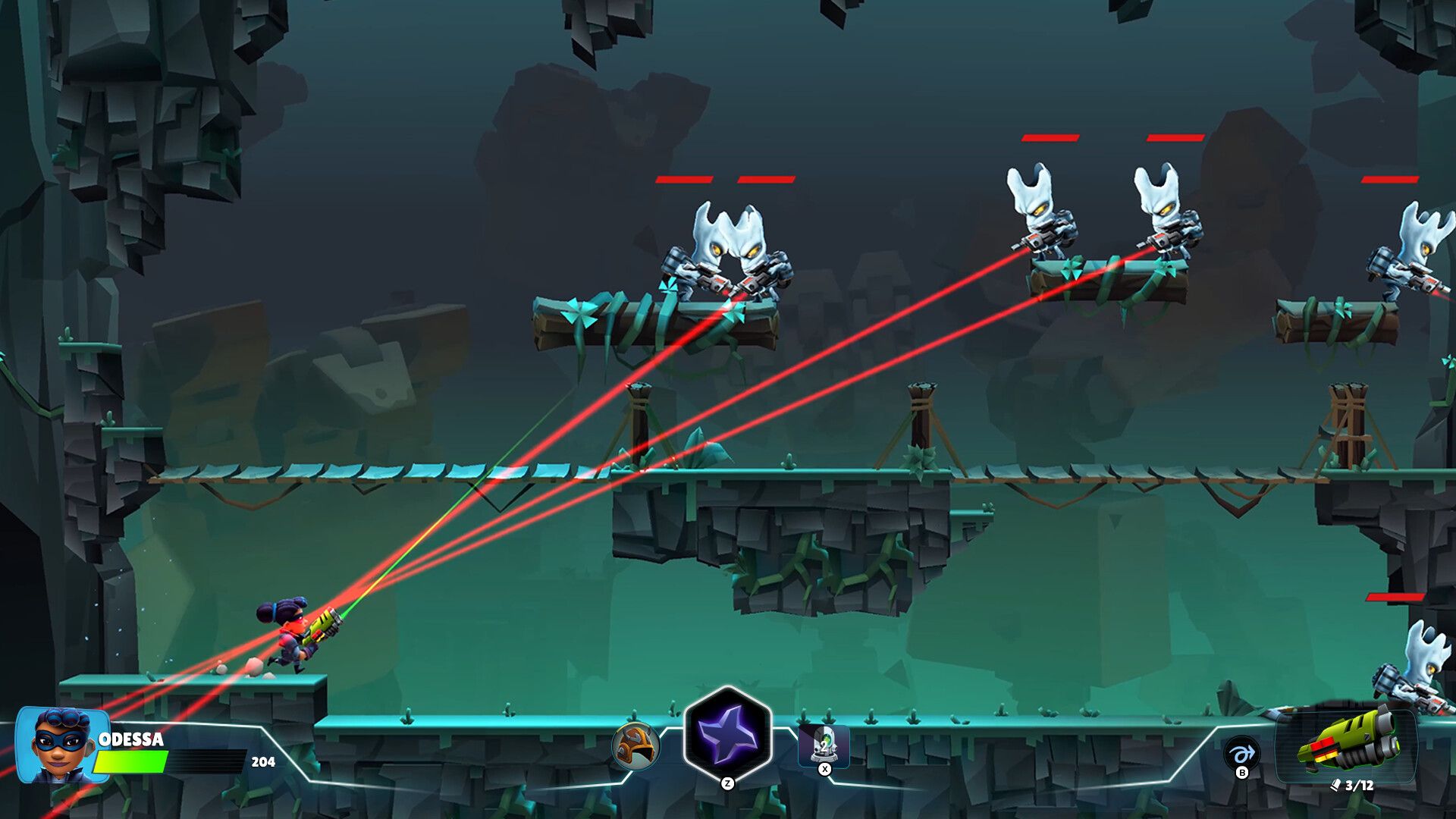The image size is (1456, 819).
Task: Toggle the turret charge counter showing 2
Action: coord(826,747)
